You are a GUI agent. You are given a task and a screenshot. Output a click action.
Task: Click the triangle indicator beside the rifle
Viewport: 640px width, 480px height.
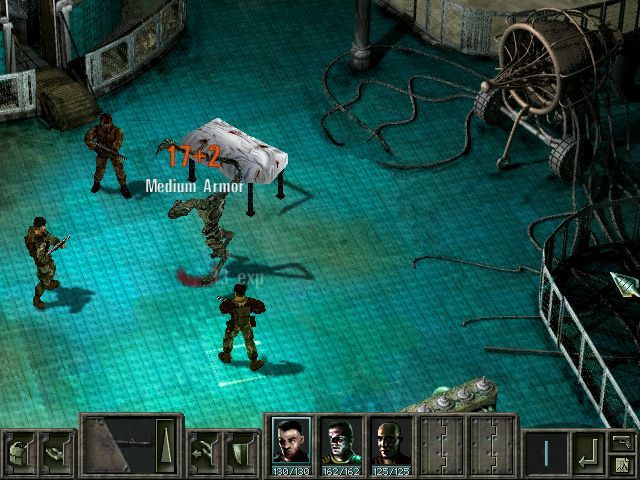pyautogui.click(x=166, y=441)
